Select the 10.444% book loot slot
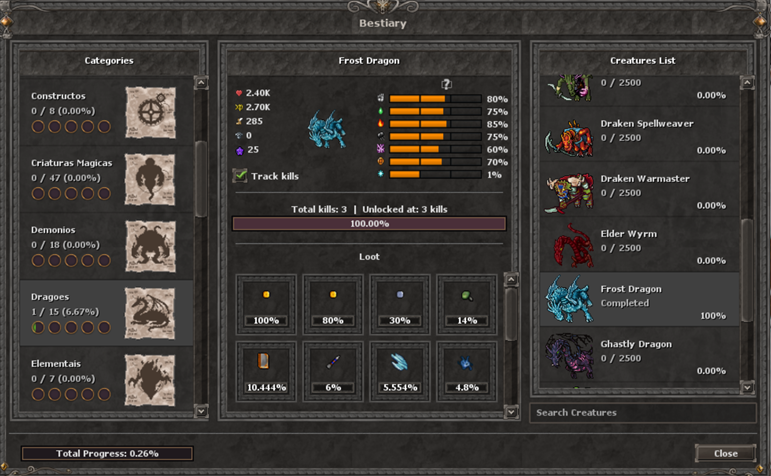Image resolution: width=771 pixels, height=476 pixels. coord(266,368)
